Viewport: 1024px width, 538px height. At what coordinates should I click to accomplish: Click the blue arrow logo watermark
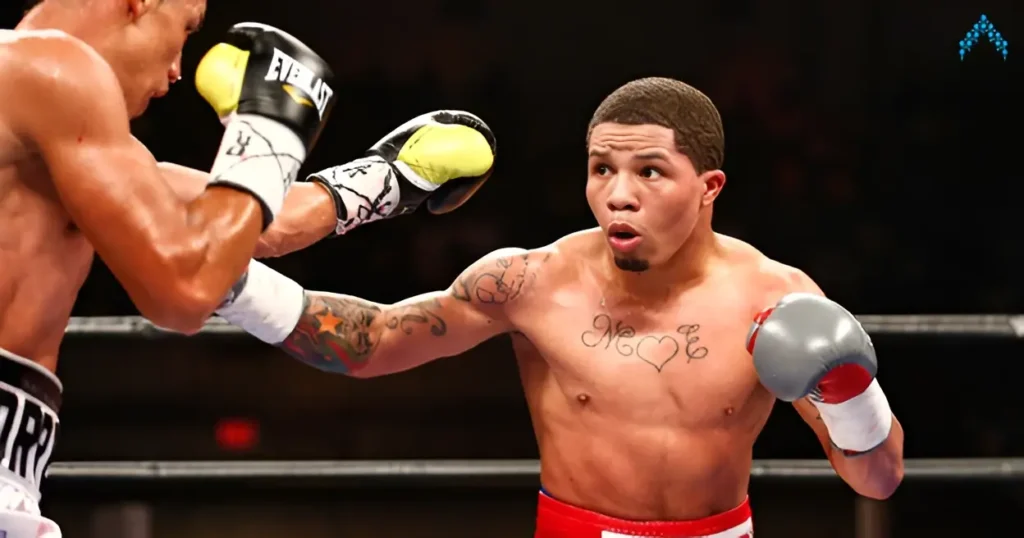(x=982, y=37)
